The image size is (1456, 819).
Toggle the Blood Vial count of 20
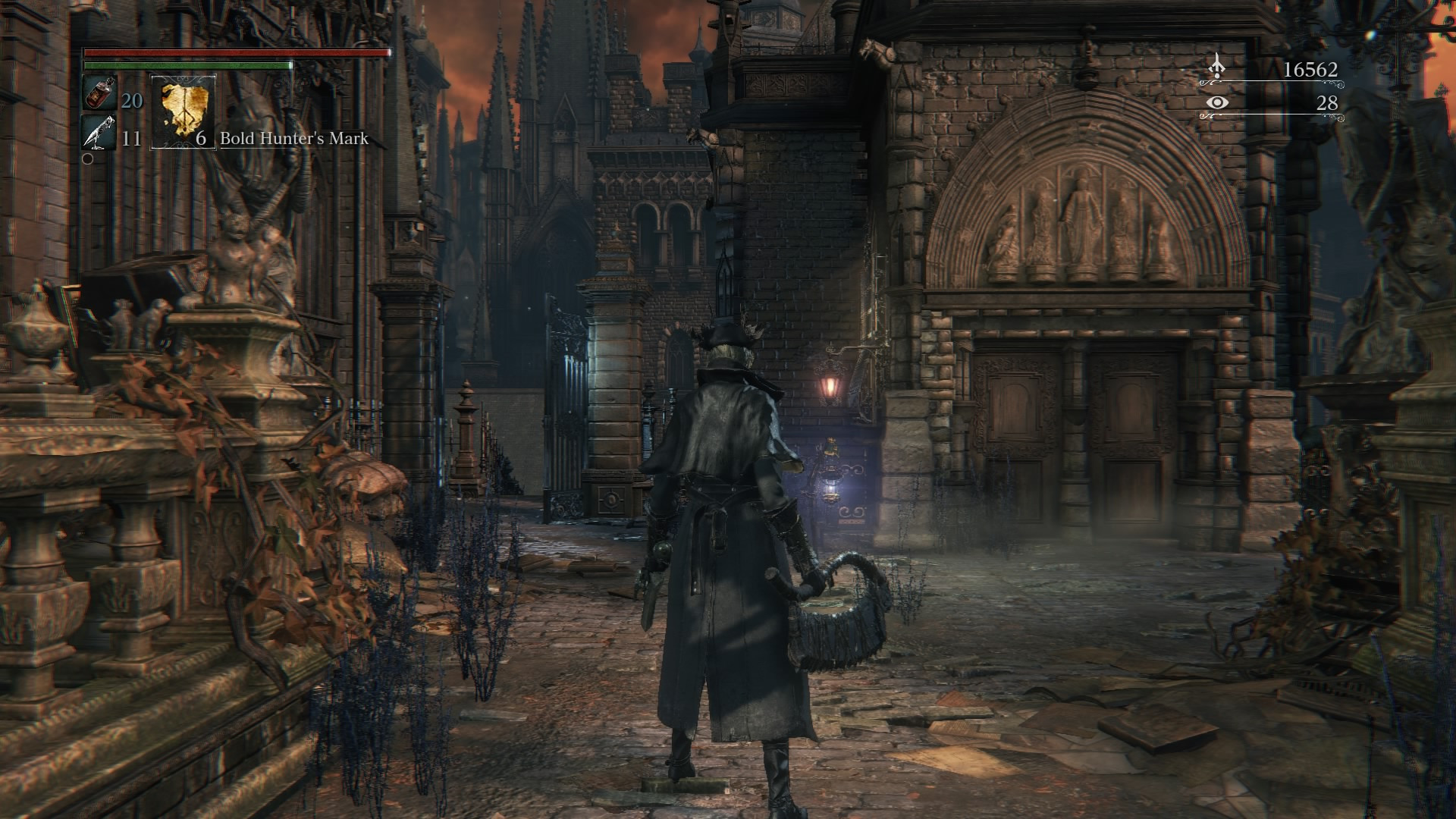point(131,99)
